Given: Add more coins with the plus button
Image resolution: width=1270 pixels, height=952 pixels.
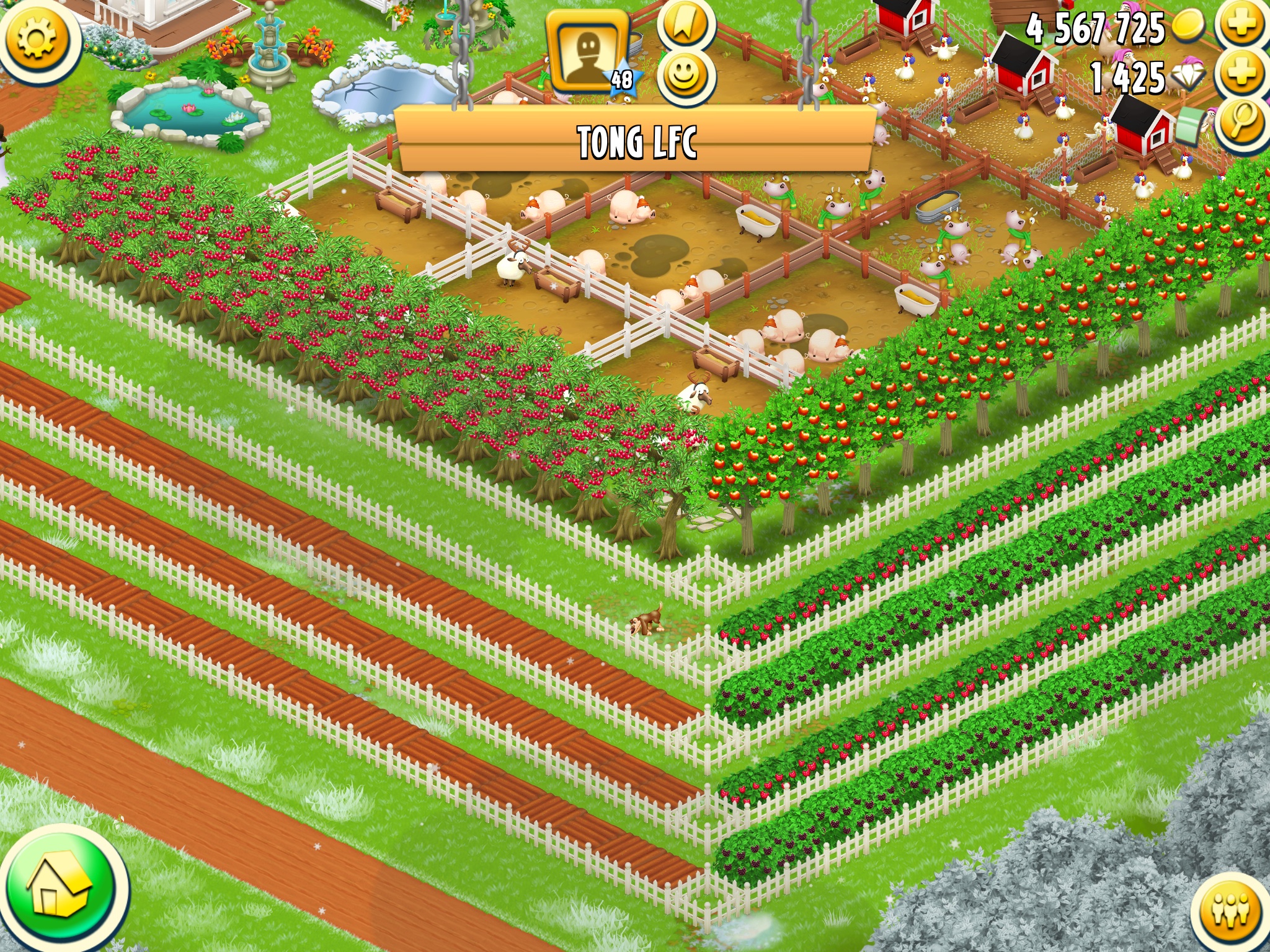Looking at the screenshot, I should pos(1243,26).
